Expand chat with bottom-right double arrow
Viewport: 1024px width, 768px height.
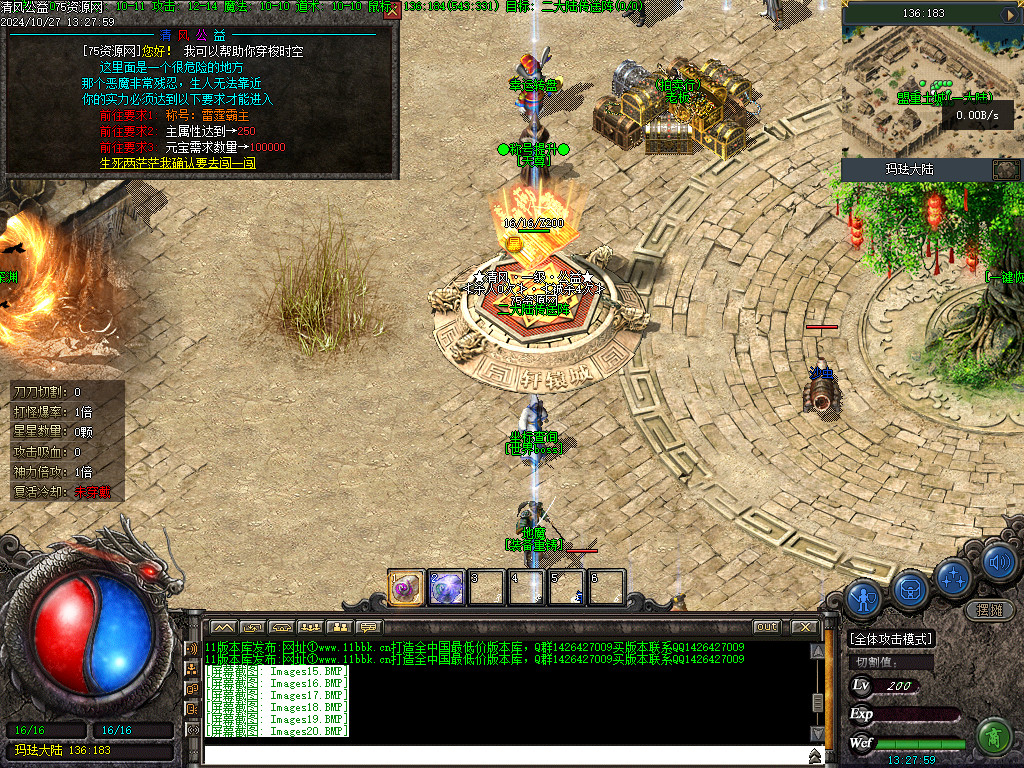816,755
